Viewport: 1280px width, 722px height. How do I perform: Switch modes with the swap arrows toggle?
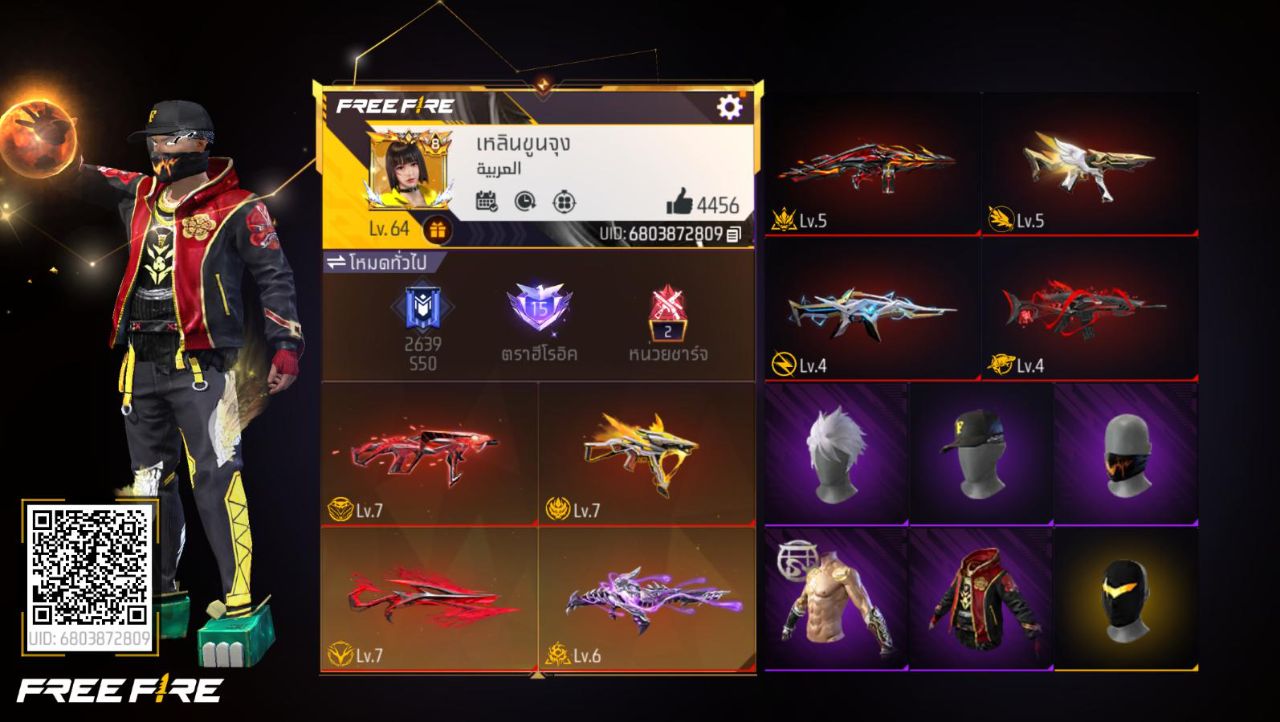click(336, 263)
